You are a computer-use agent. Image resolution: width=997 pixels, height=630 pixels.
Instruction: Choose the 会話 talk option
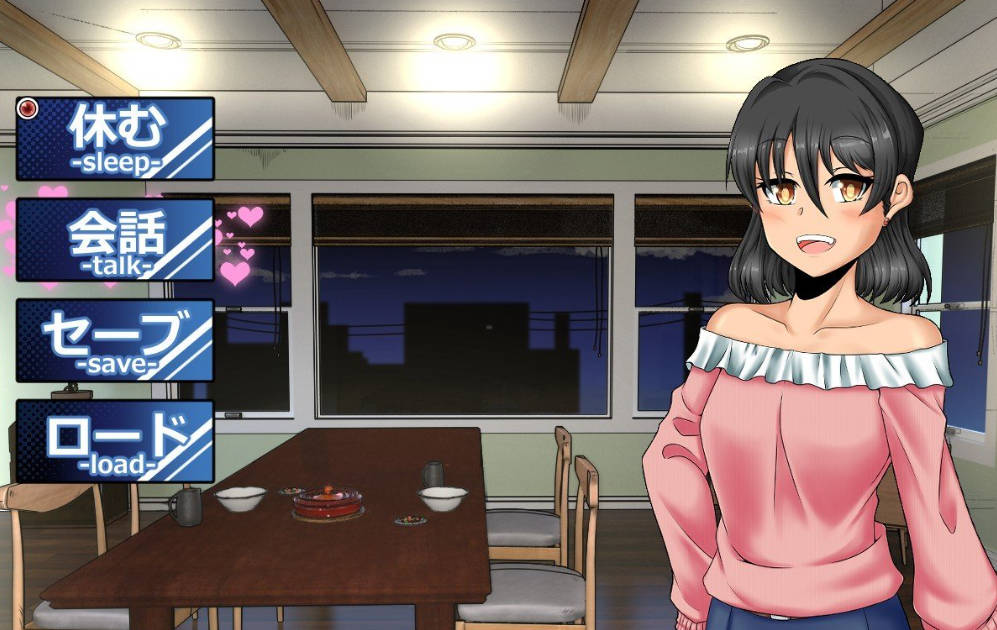pos(115,240)
